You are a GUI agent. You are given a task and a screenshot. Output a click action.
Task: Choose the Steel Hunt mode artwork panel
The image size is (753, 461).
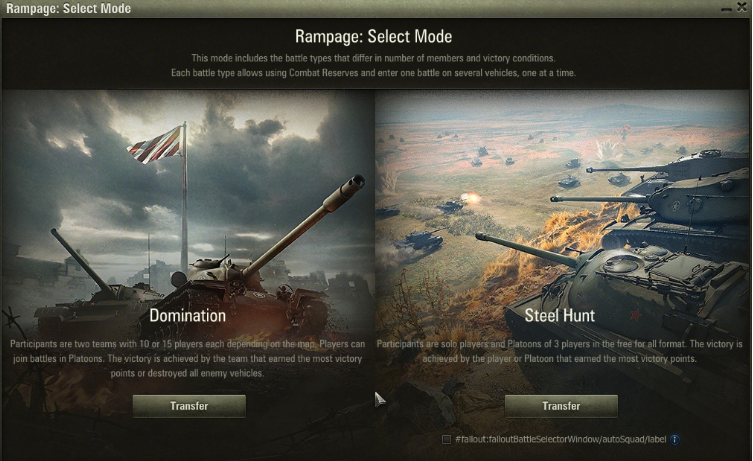click(x=560, y=200)
